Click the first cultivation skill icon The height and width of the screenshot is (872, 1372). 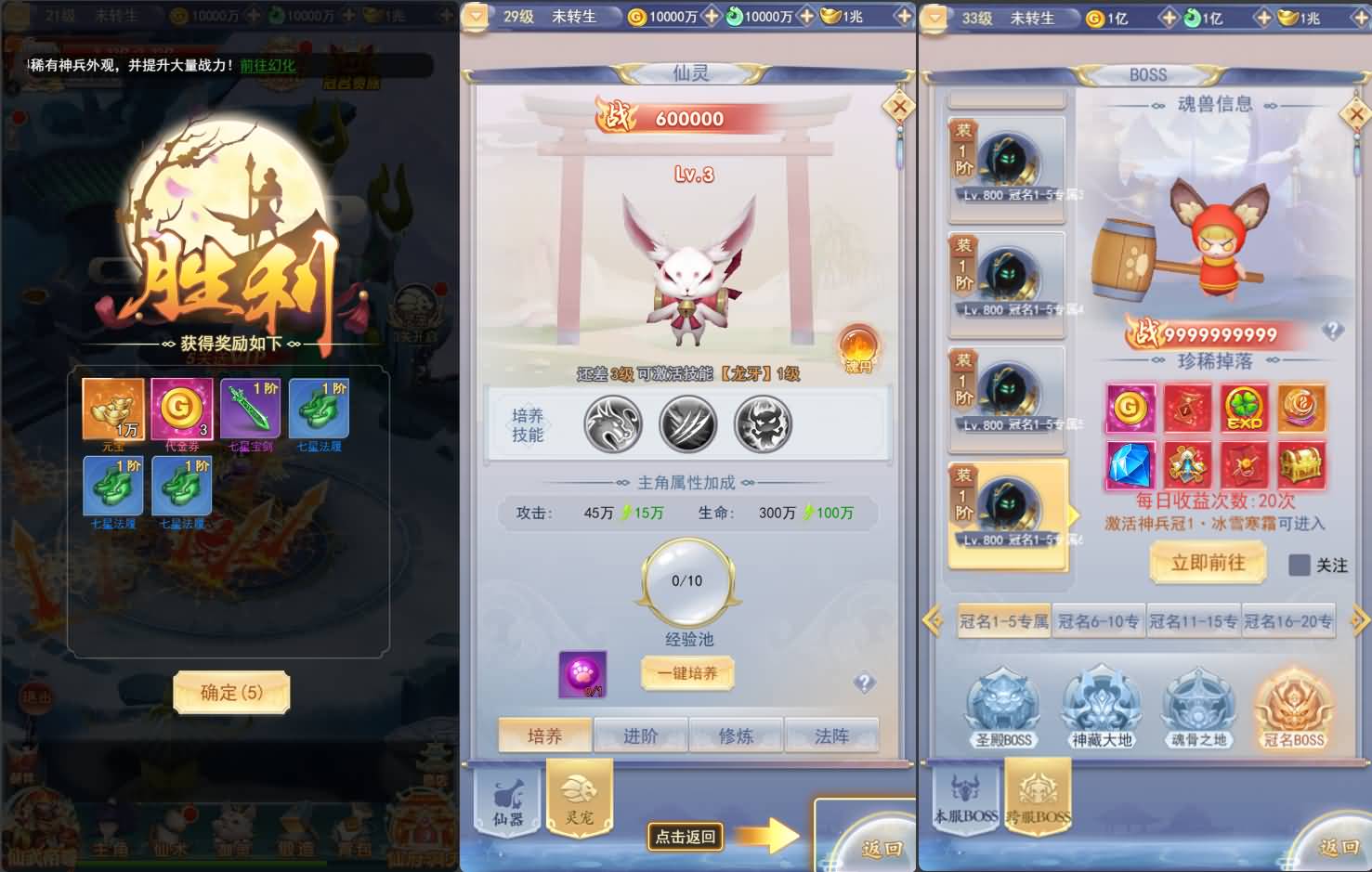point(612,423)
